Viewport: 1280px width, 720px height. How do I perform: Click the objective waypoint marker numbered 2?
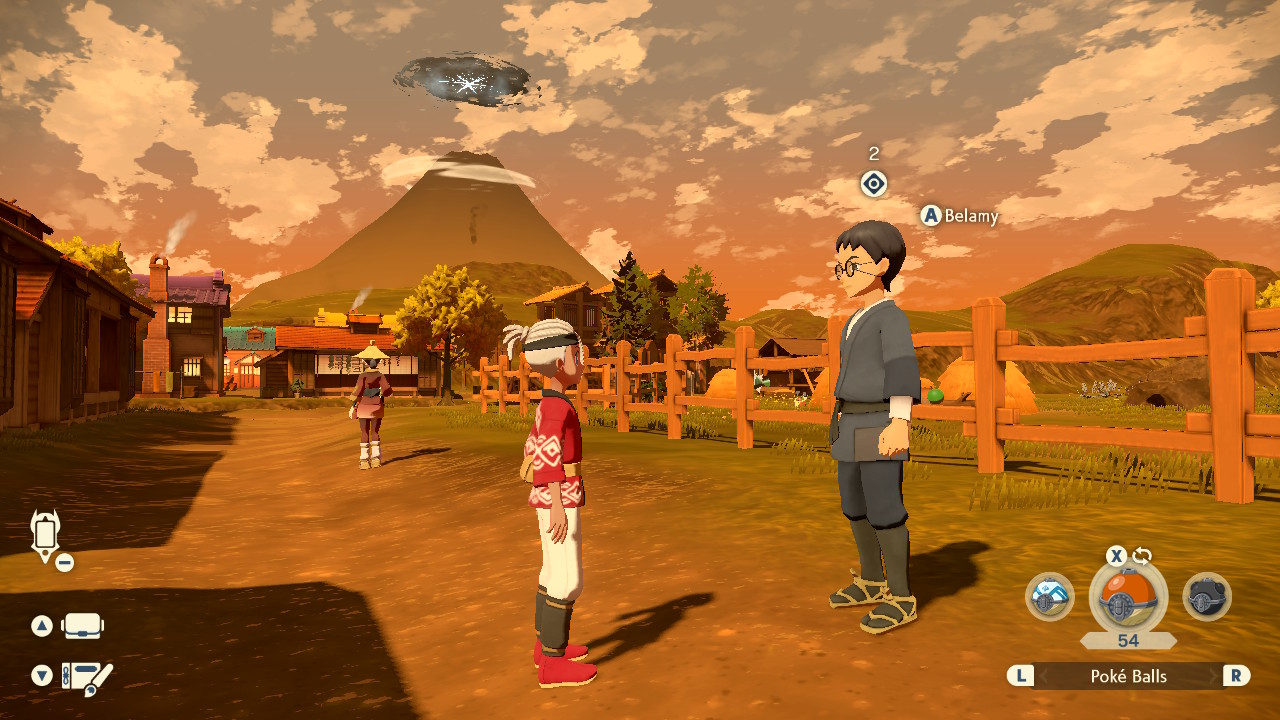coord(874,184)
